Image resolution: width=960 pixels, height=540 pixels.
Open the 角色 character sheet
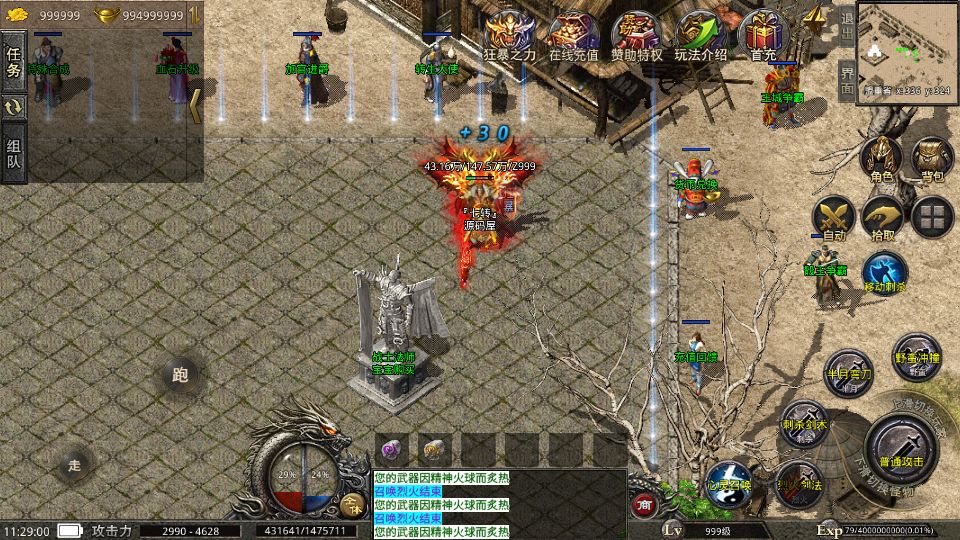pyautogui.click(x=881, y=160)
